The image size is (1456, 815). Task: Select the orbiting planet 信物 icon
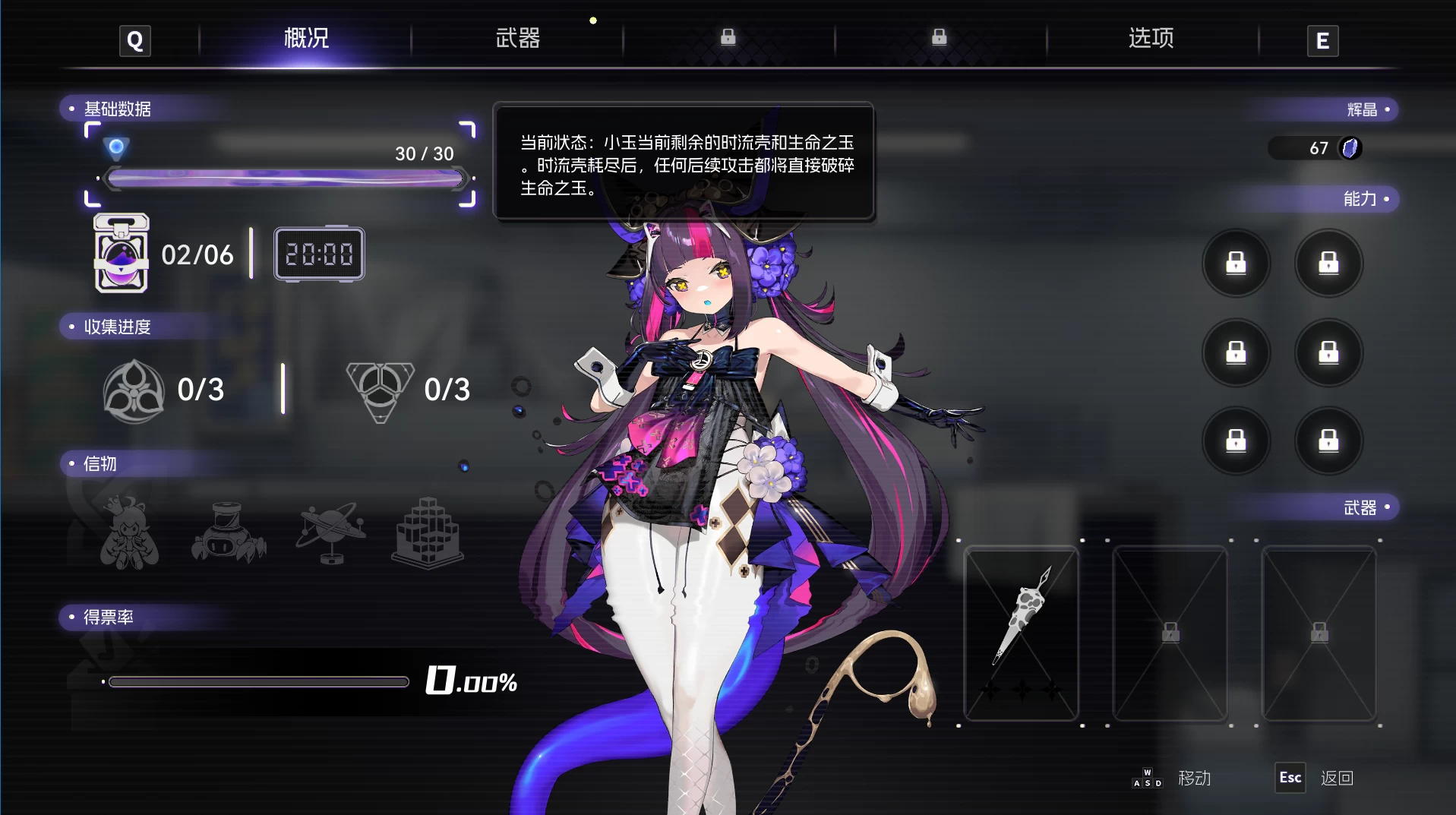[330, 532]
